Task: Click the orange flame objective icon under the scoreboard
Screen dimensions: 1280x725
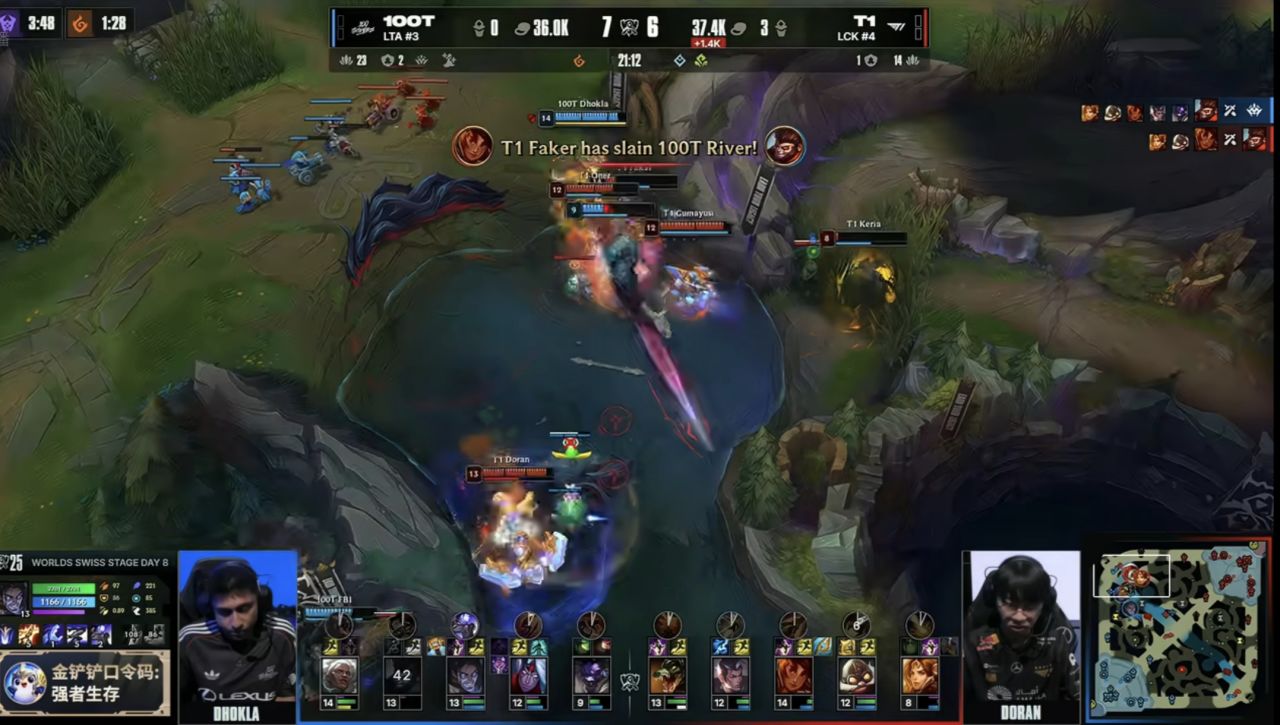Action: [x=579, y=61]
